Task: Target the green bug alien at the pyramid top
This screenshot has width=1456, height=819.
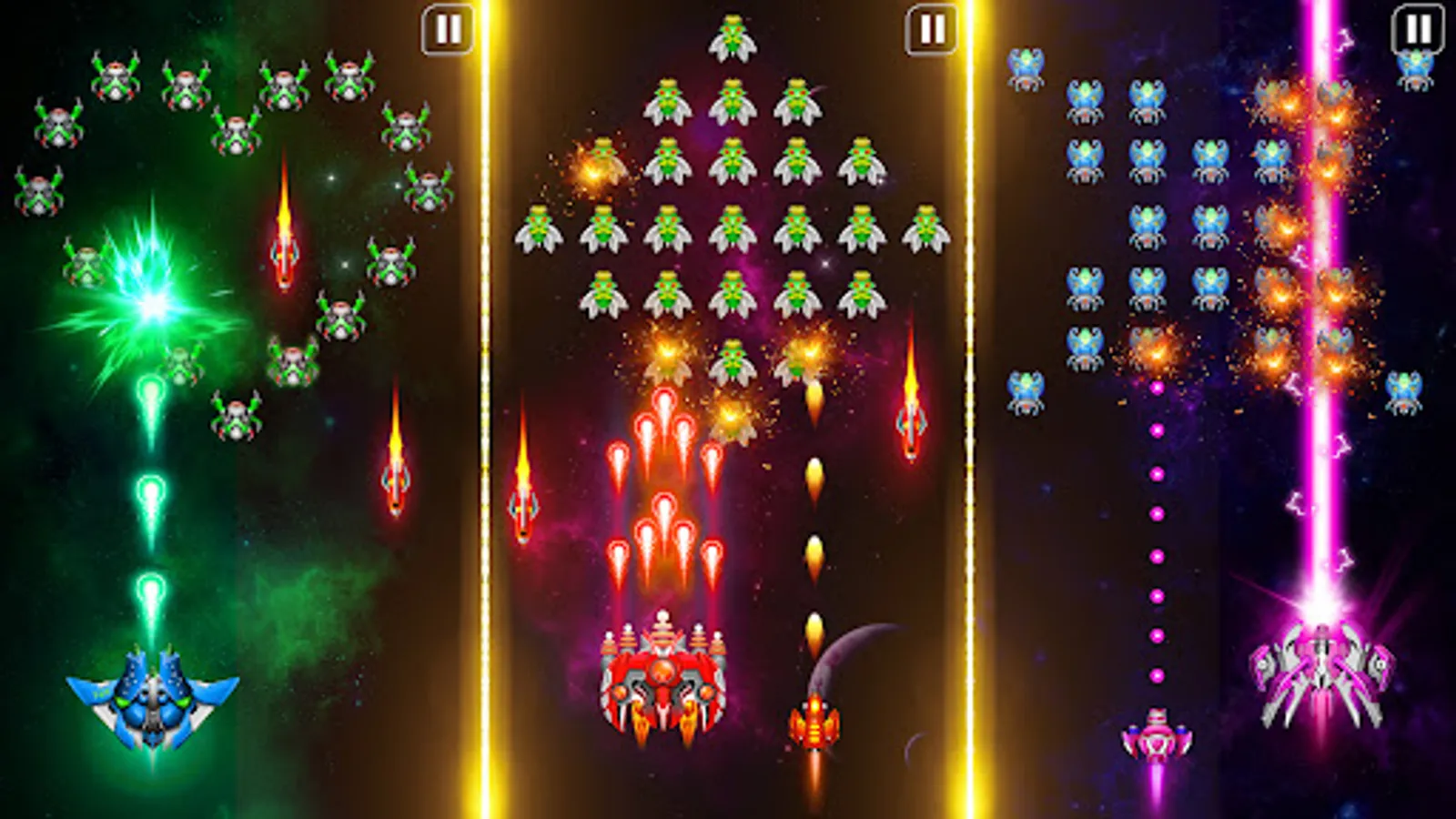Action: click(x=733, y=36)
